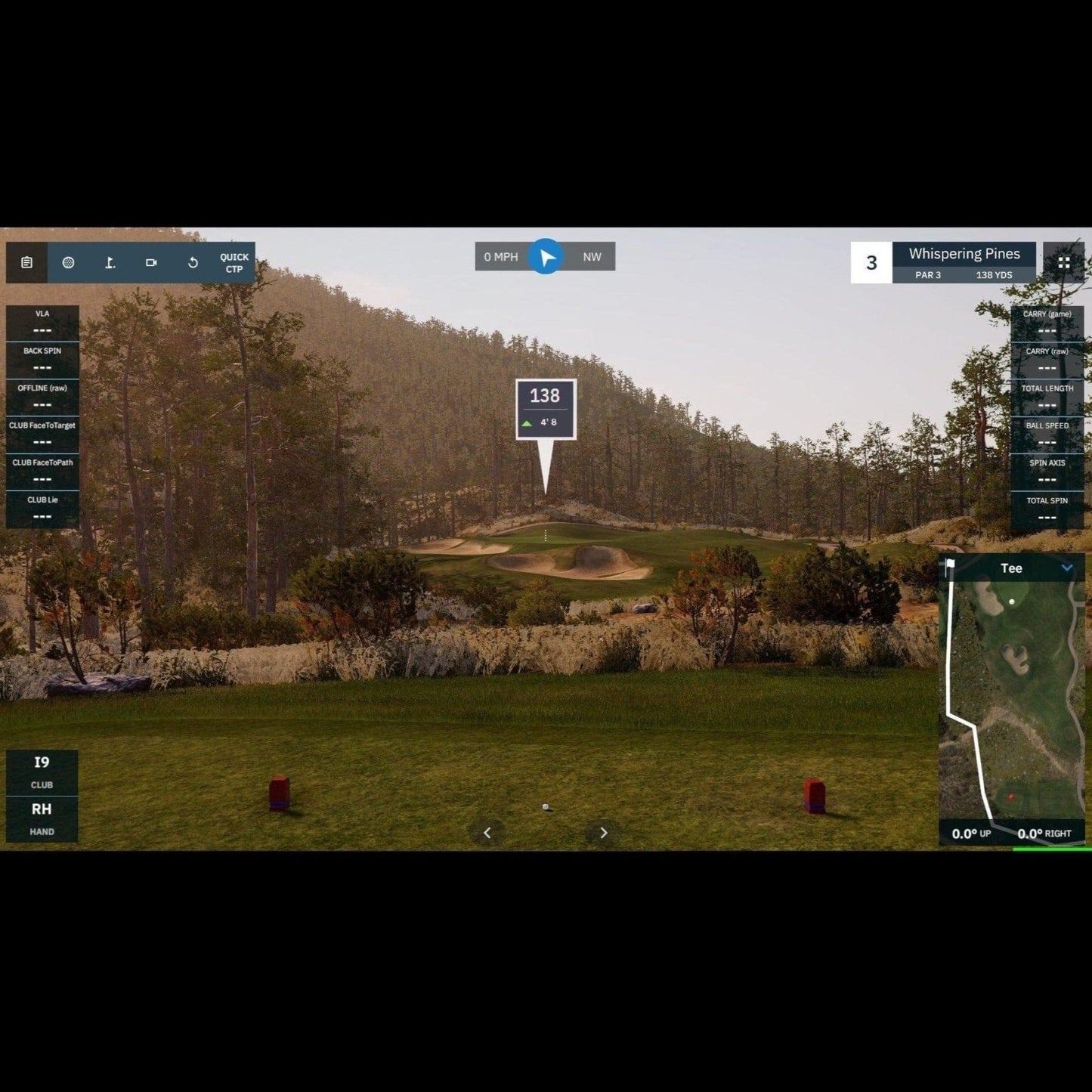Screen dimensions: 1092x1092
Task: Select the flag and hole icon
Action: coord(110,262)
